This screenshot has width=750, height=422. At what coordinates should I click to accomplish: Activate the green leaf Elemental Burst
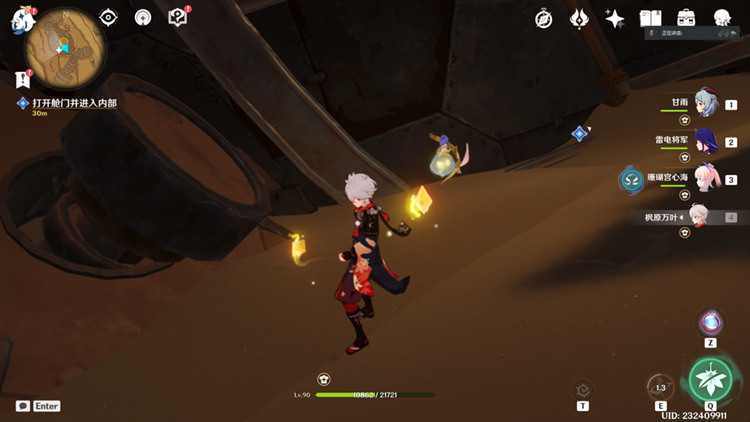pos(710,379)
